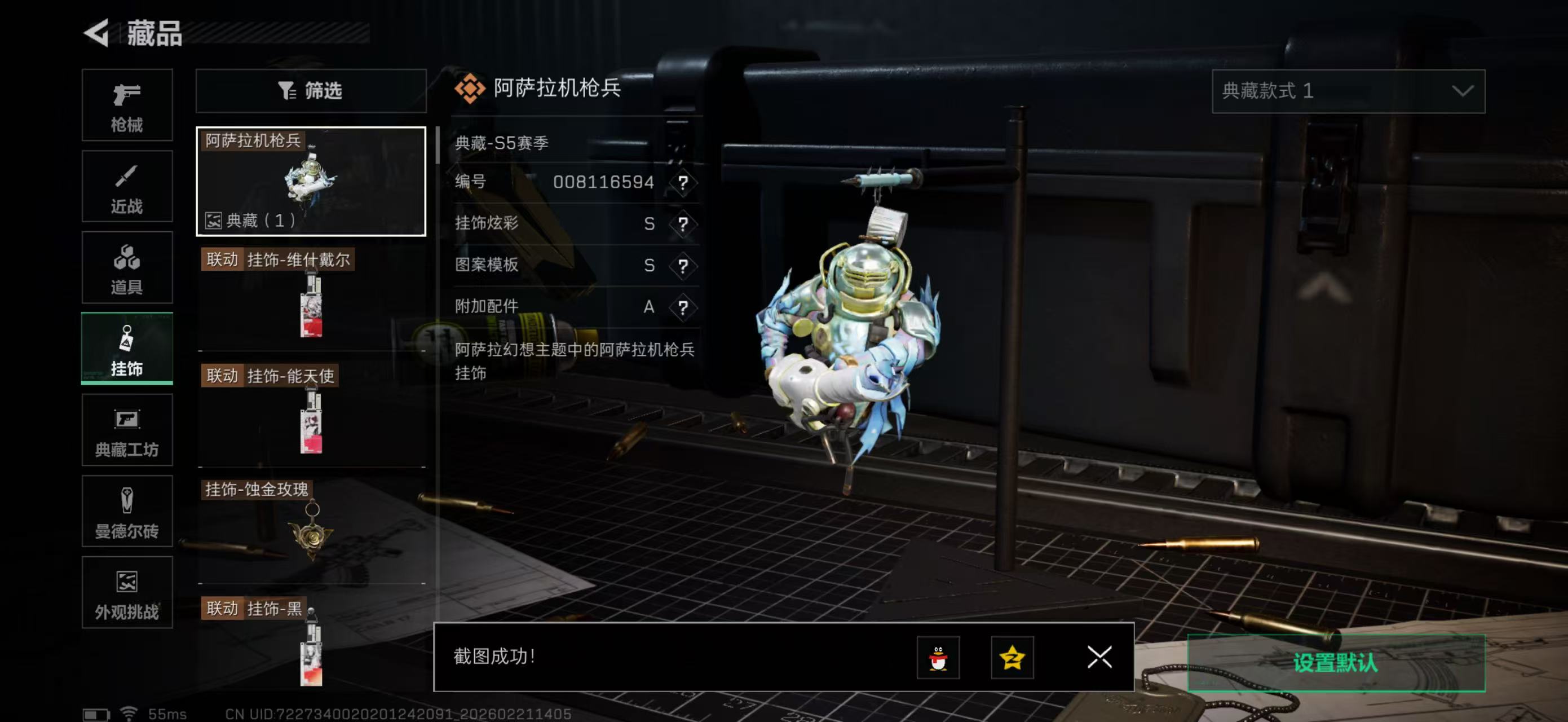Open the 典藏工坊 panel
1568x722 pixels.
coord(127,430)
